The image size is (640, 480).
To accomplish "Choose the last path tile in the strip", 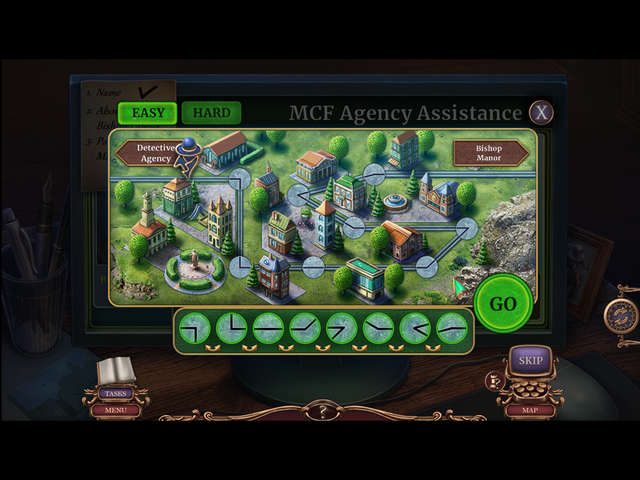I will coord(452,328).
